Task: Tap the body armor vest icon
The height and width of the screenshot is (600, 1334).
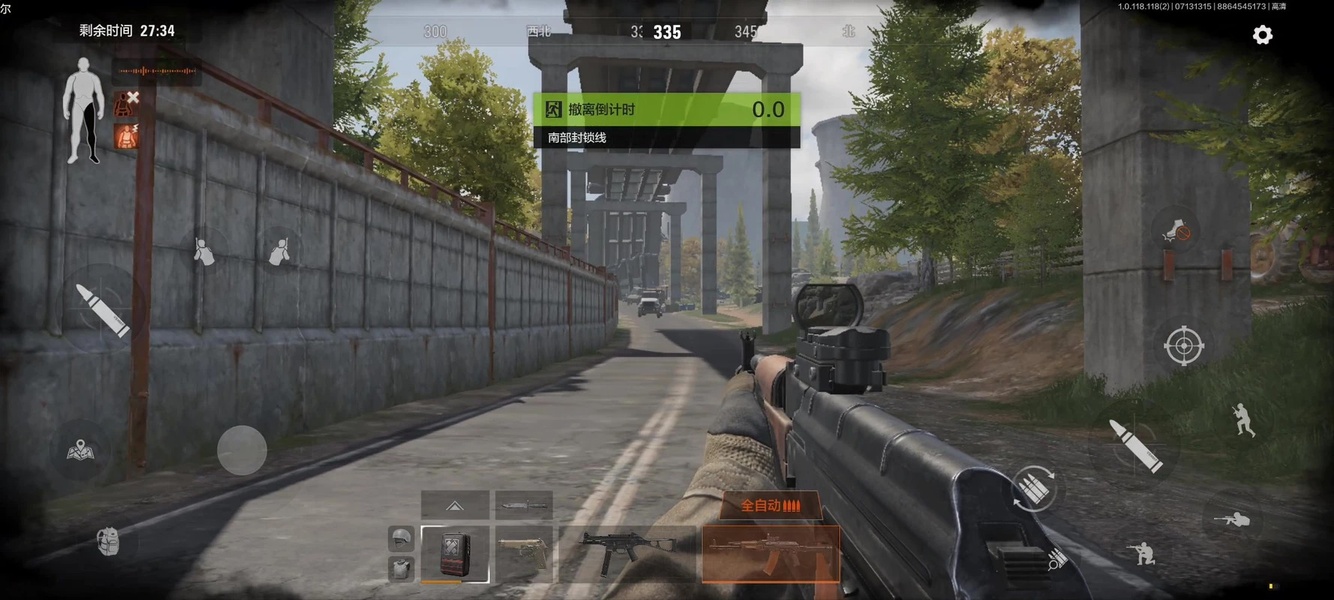Action: (401, 568)
